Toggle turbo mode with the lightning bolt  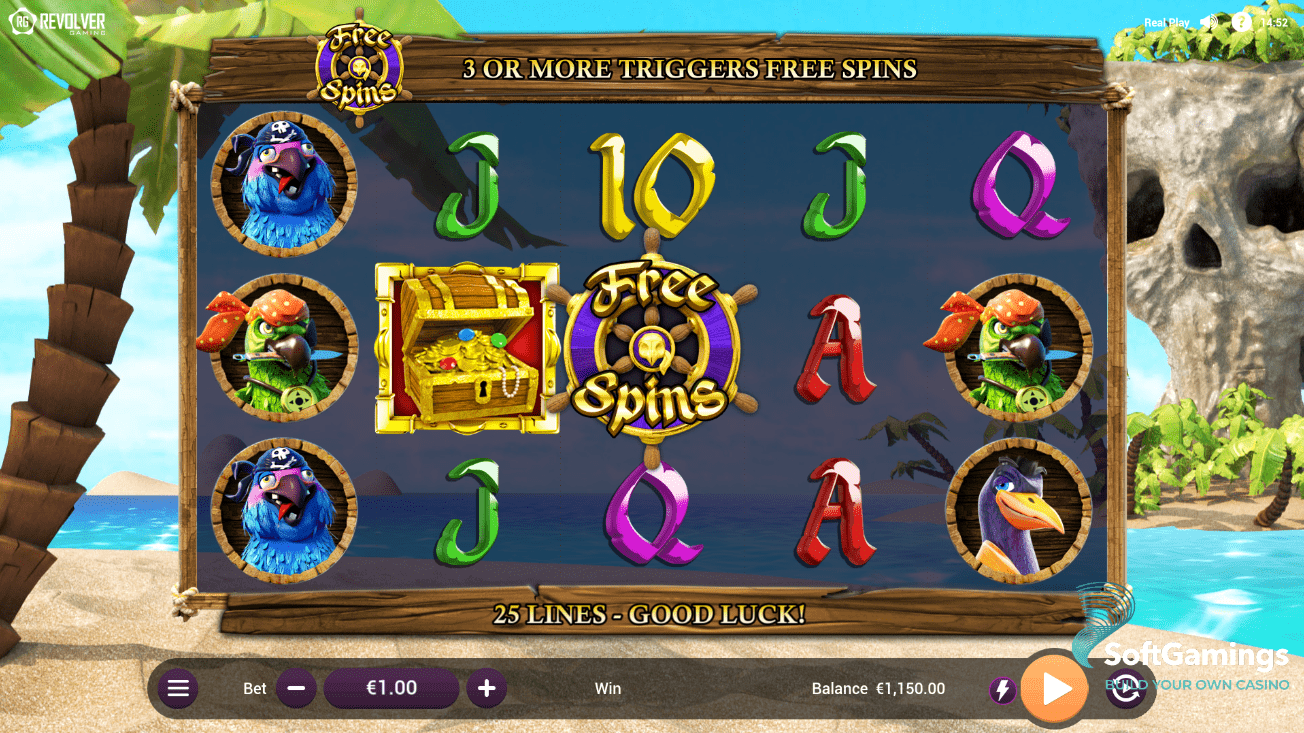[1002, 690]
